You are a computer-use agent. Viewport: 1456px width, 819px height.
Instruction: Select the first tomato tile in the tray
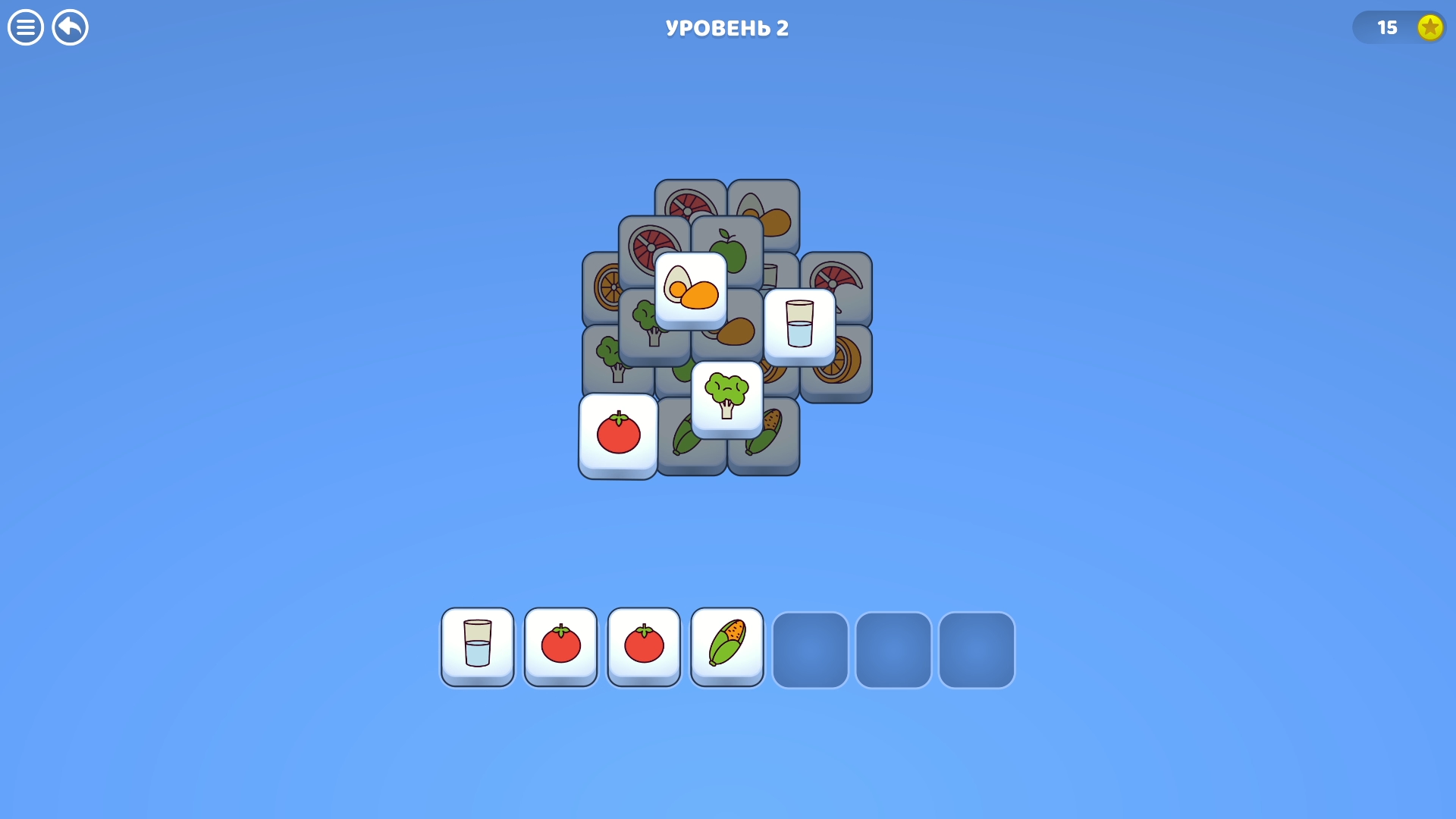click(x=560, y=646)
